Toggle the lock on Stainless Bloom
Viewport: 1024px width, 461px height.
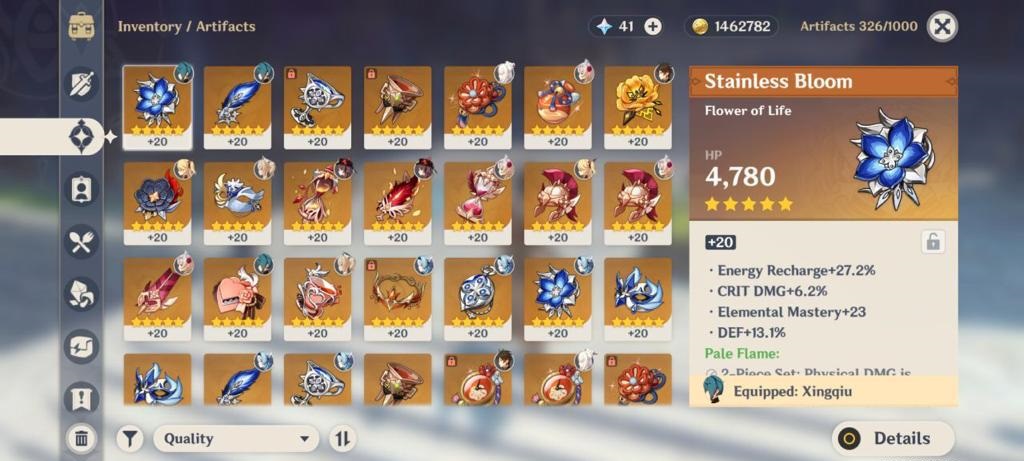tap(932, 241)
